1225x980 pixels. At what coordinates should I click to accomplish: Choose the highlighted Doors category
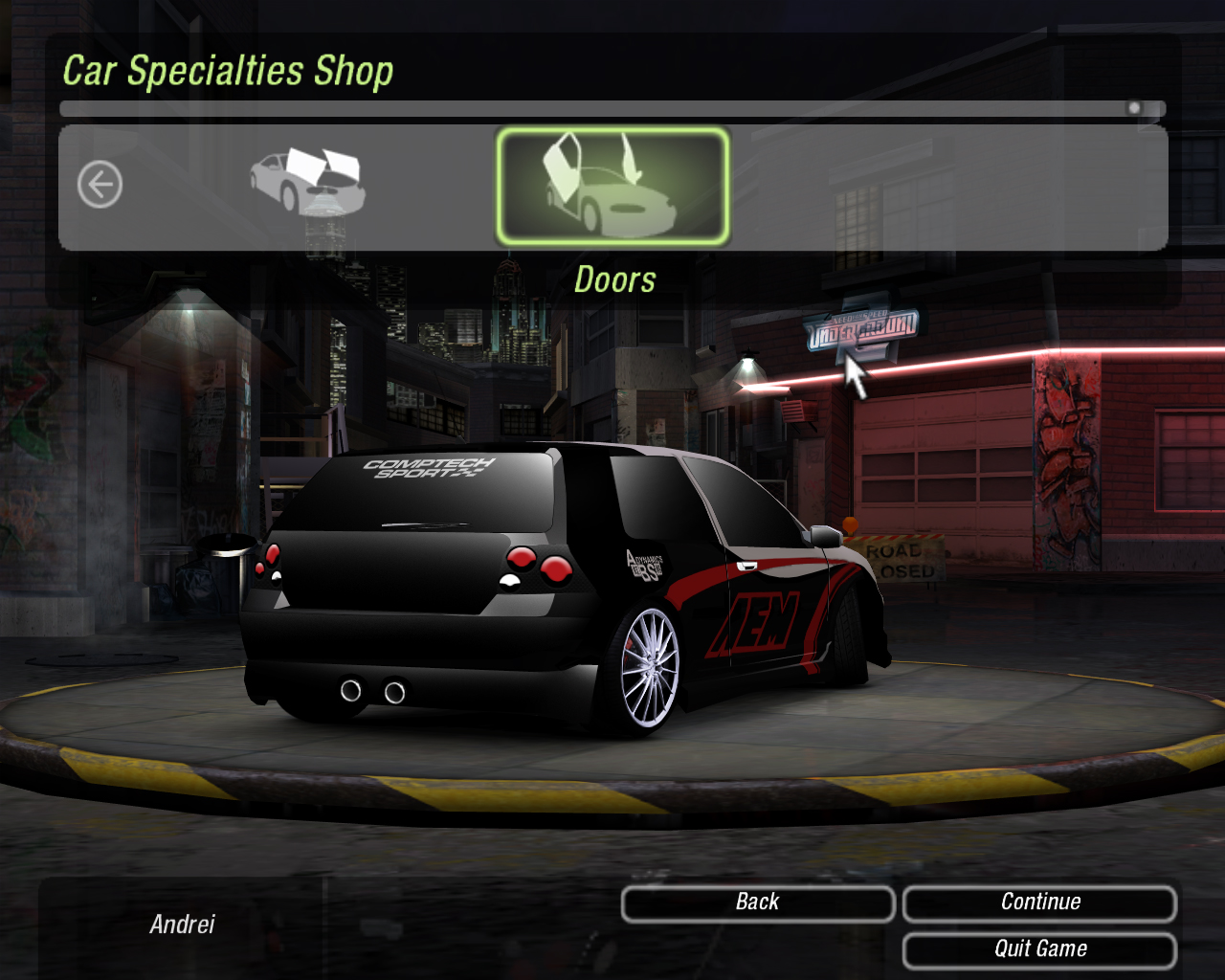(612, 187)
